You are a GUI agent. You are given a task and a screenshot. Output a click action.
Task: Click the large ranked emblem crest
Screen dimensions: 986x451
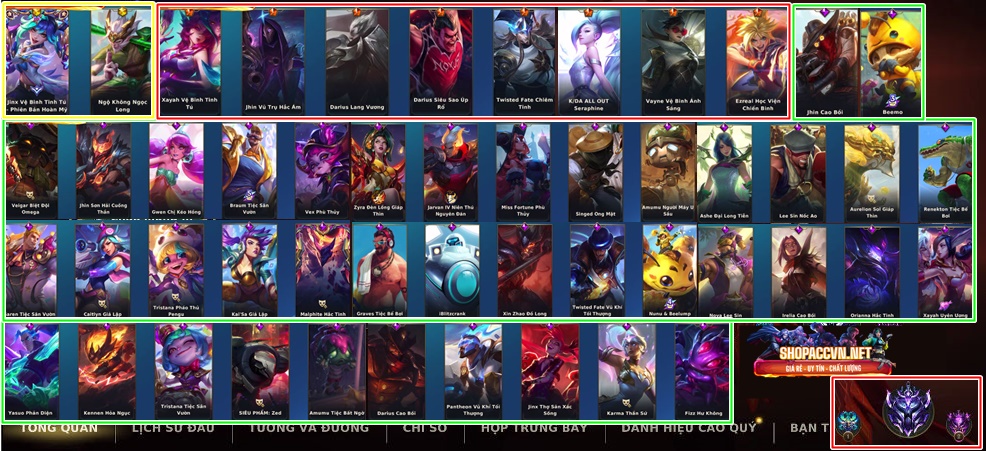pos(907,410)
